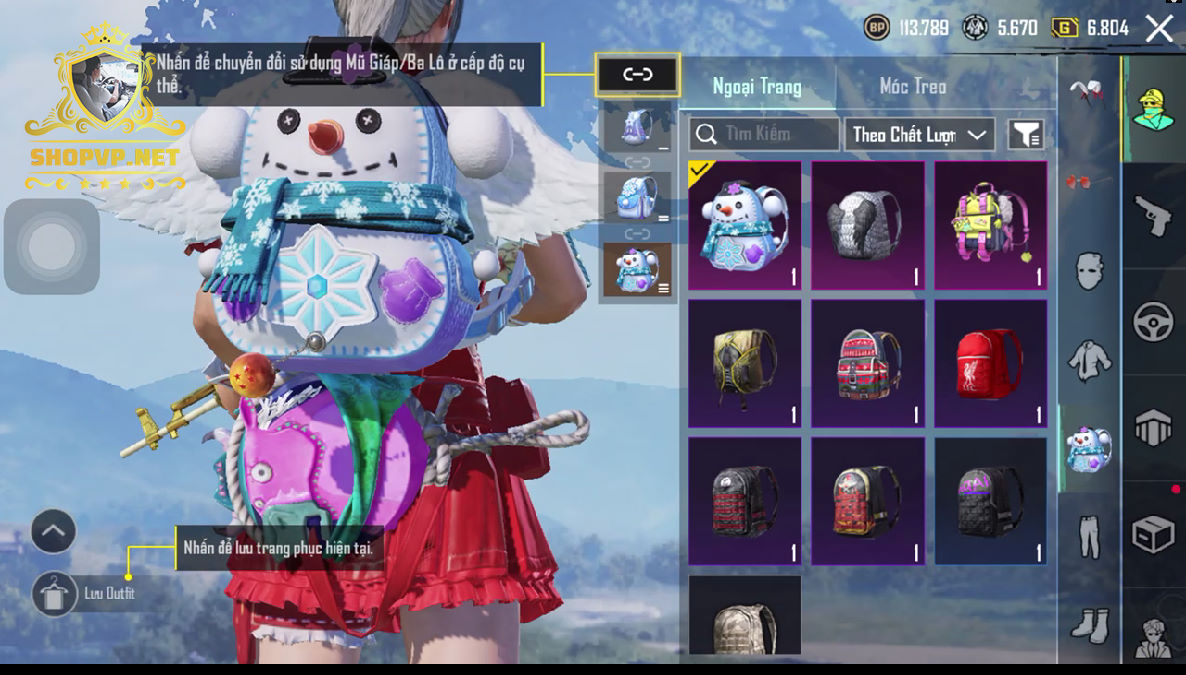The image size is (1186, 675).
Task: Open the filter funnel button
Action: point(1026,134)
